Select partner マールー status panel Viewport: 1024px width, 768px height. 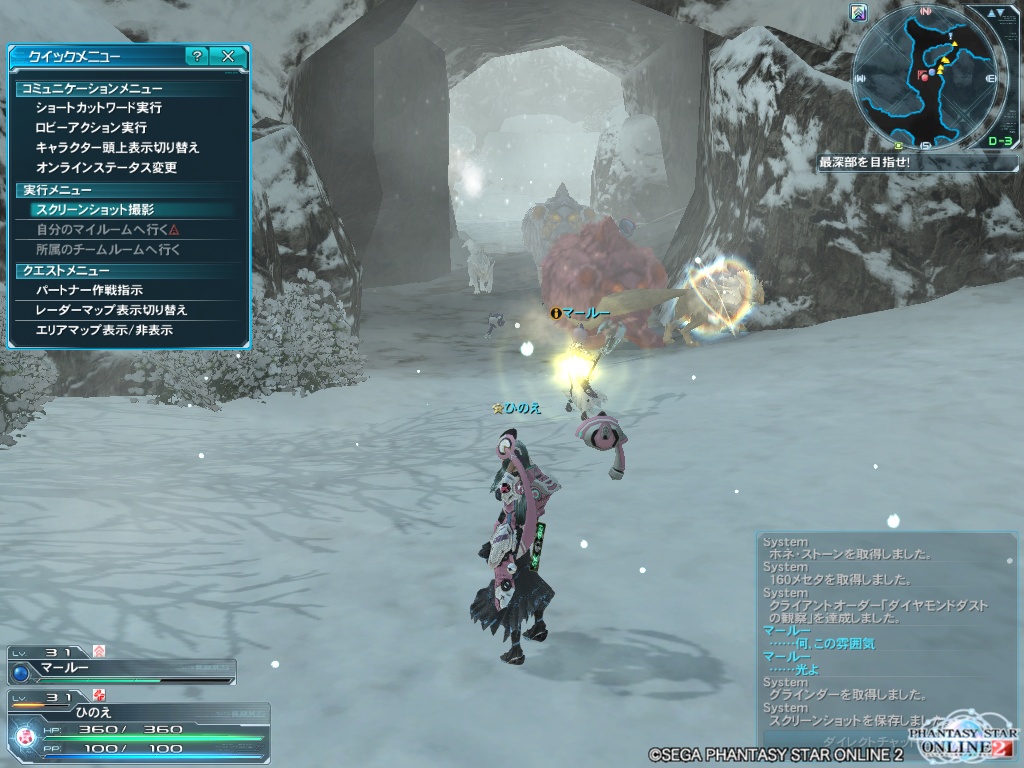120,669
